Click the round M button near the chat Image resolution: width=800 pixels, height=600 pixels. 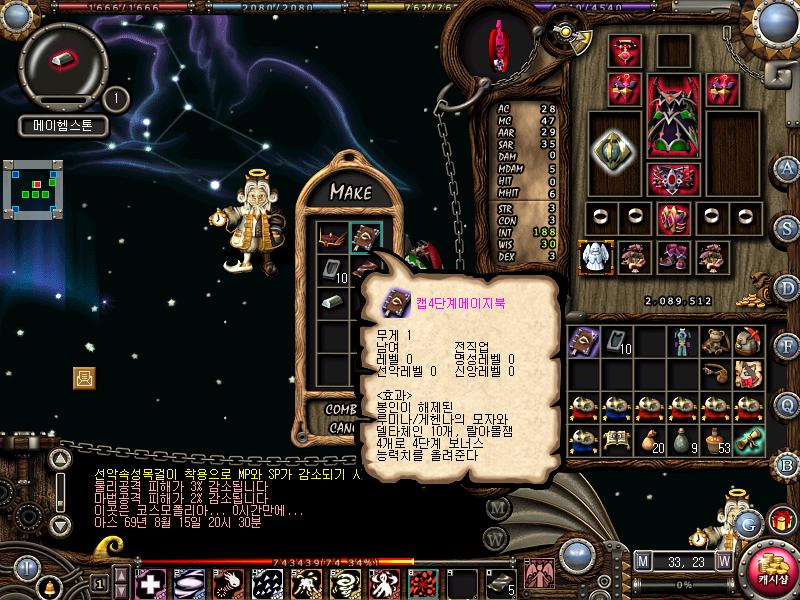497,506
